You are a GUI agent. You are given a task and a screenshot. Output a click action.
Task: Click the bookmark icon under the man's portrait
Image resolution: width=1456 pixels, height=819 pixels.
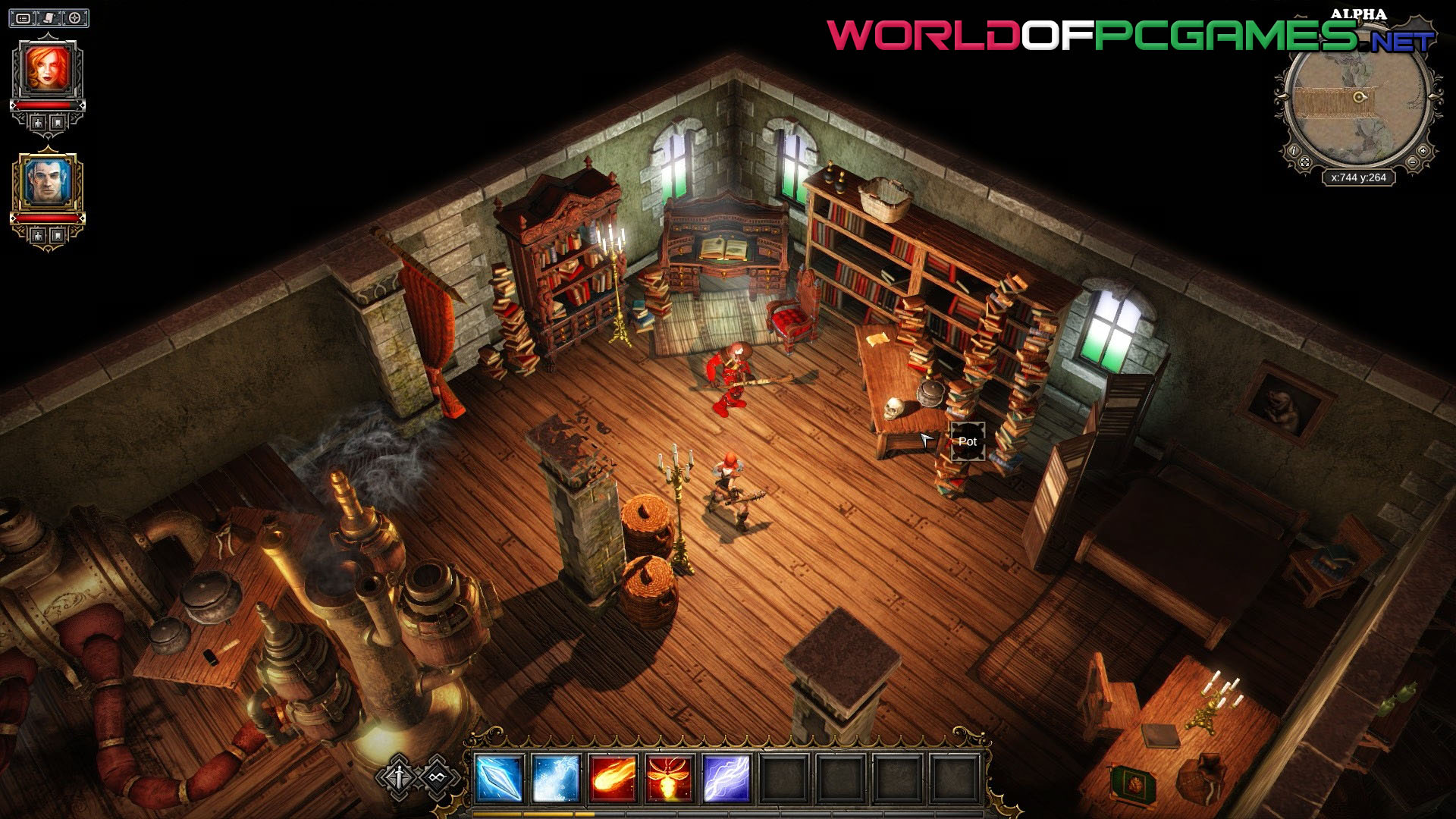[x=58, y=236]
